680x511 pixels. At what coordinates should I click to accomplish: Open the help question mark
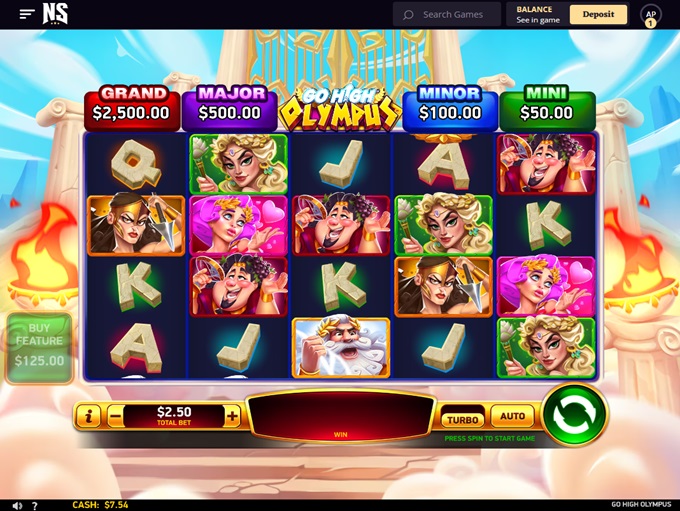pyautogui.click(x=35, y=505)
